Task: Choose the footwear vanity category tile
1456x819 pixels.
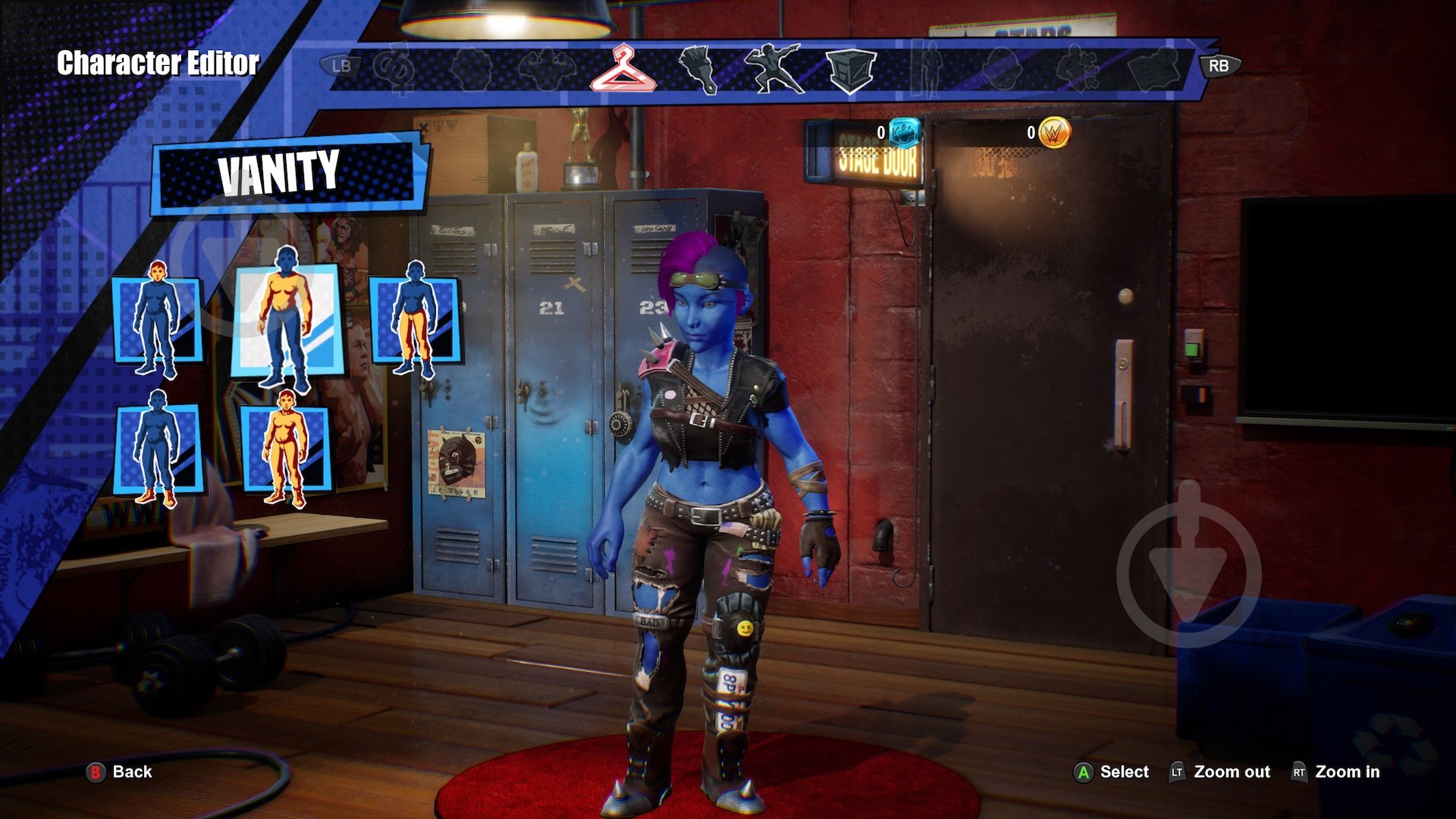Action: 157,449
